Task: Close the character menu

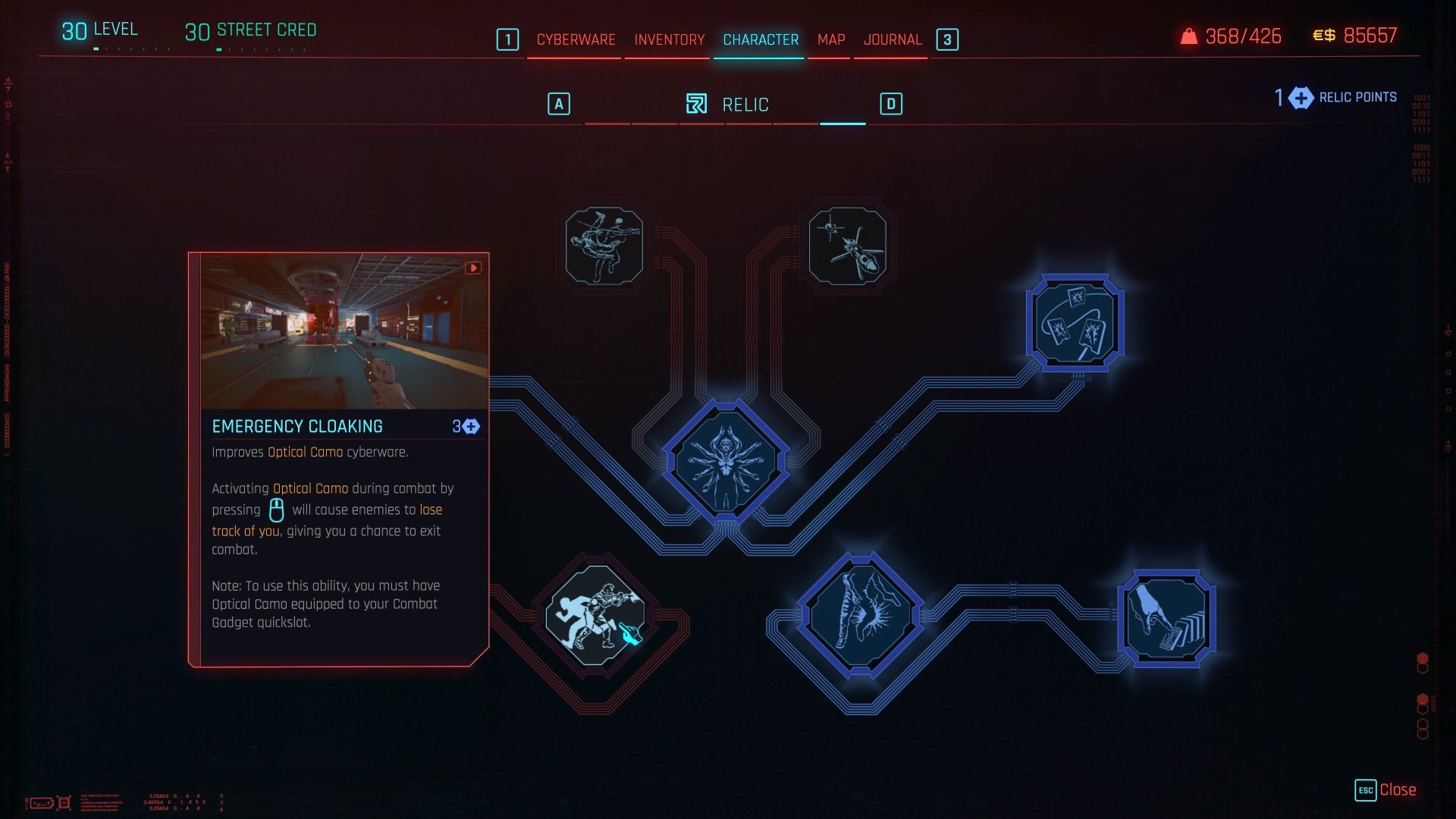Action: (1386, 790)
